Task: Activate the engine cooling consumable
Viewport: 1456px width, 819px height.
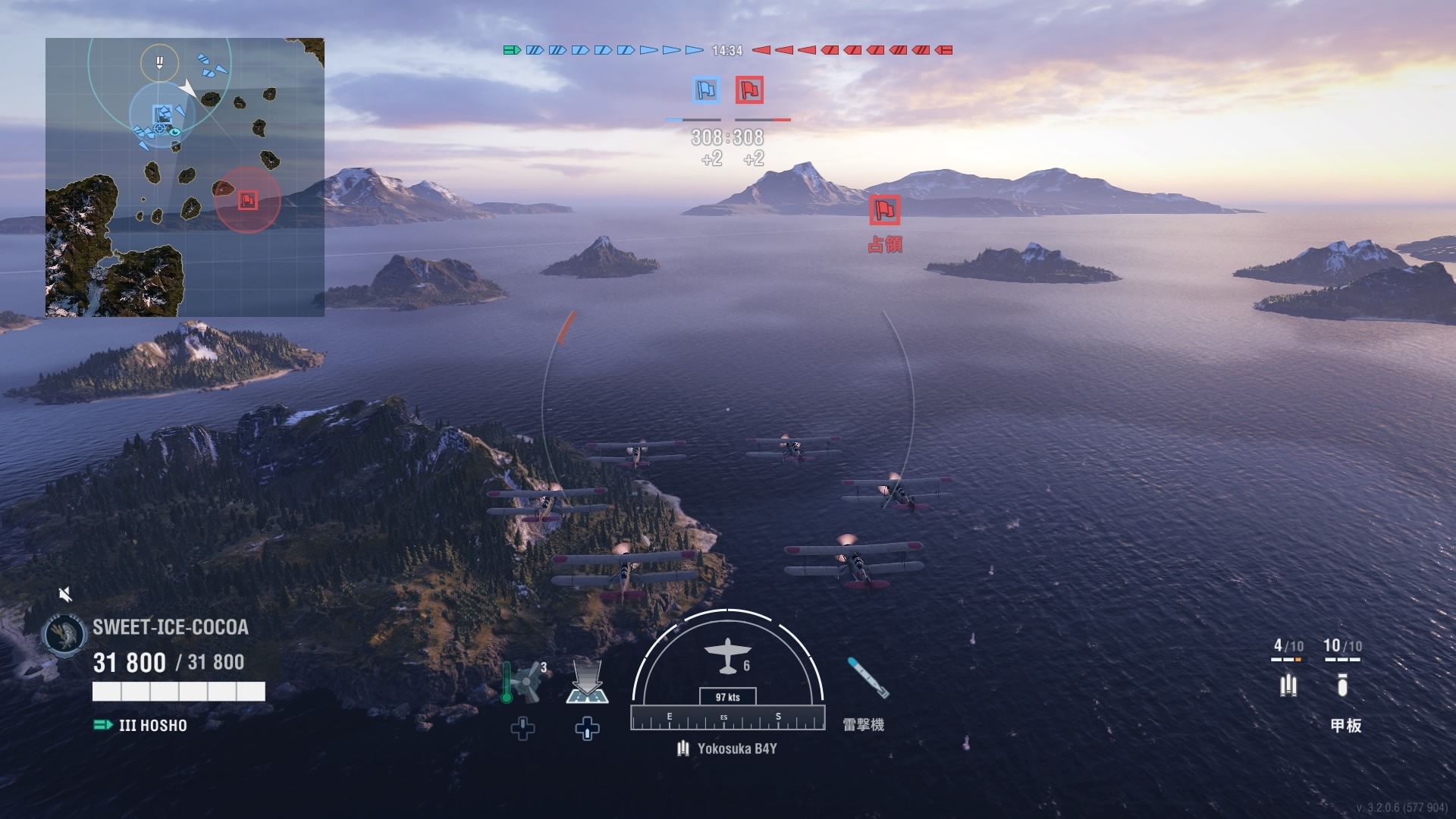Action: click(x=523, y=682)
